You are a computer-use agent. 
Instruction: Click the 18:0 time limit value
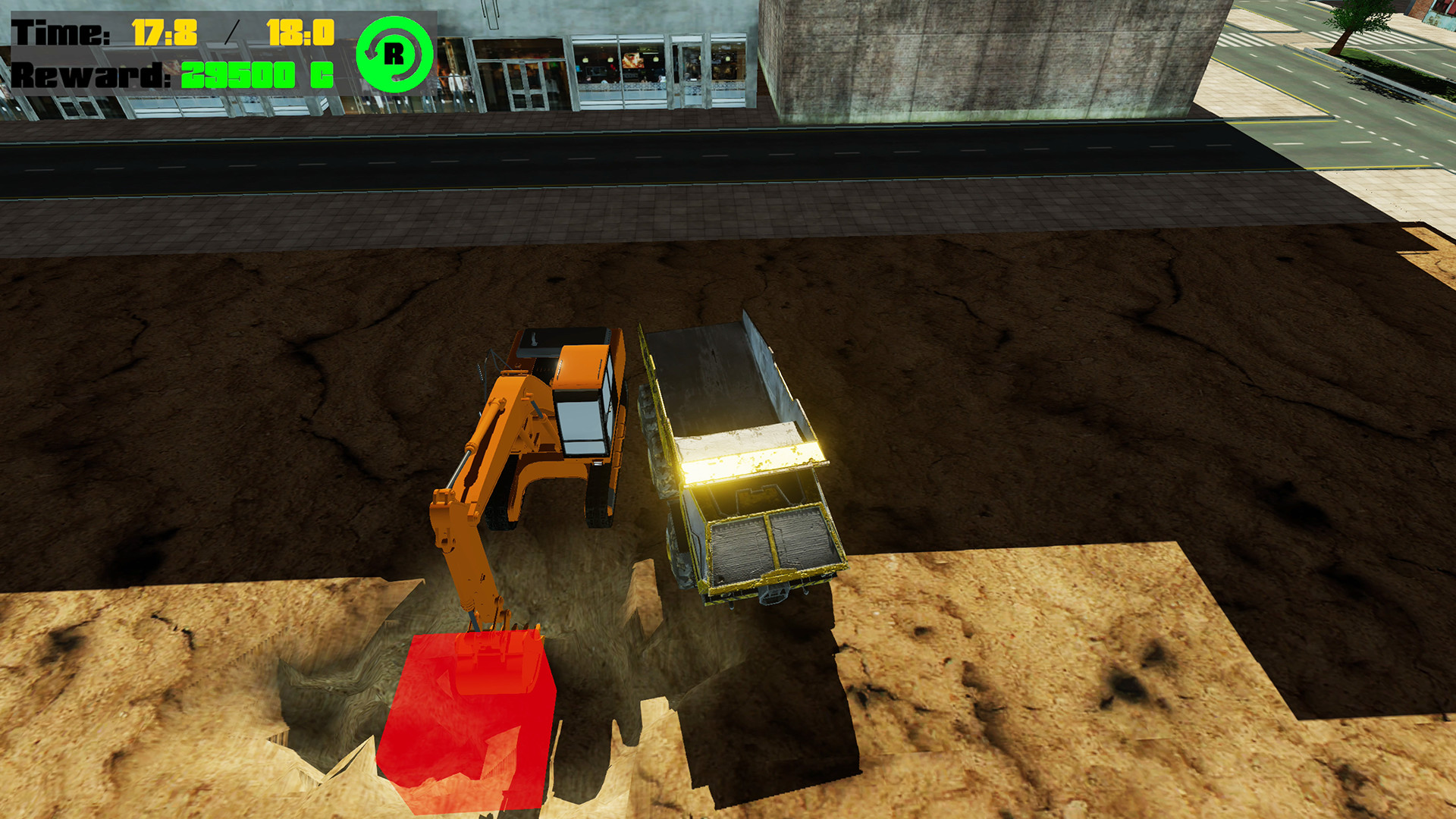click(x=300, y=30)
